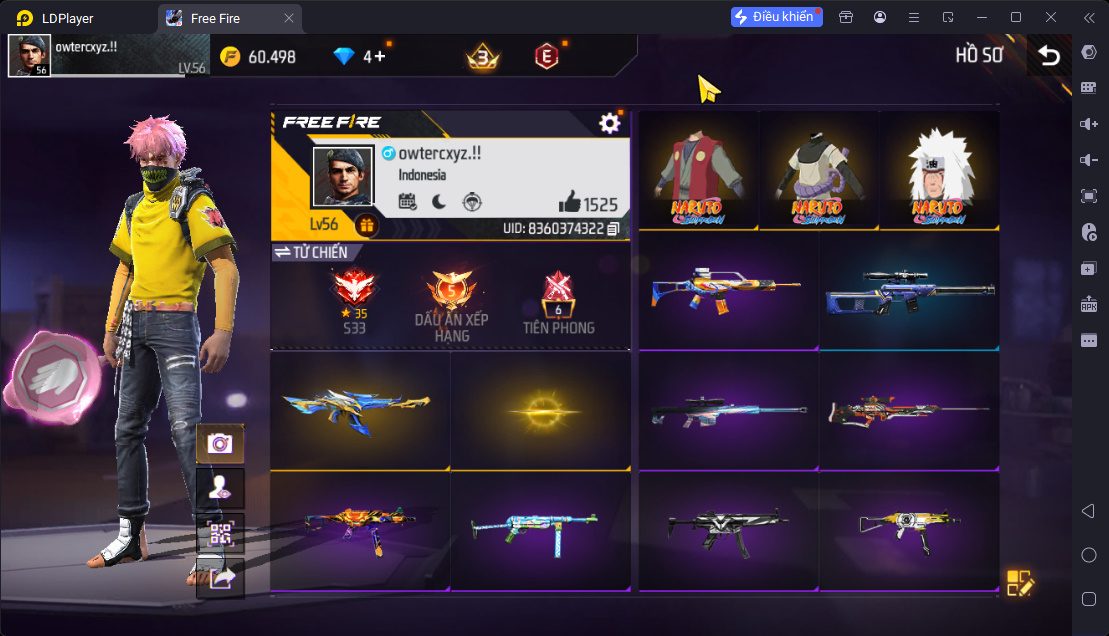1109x636 pixels.
Task: Go back using the return arrow
Action: (1049, 56)
